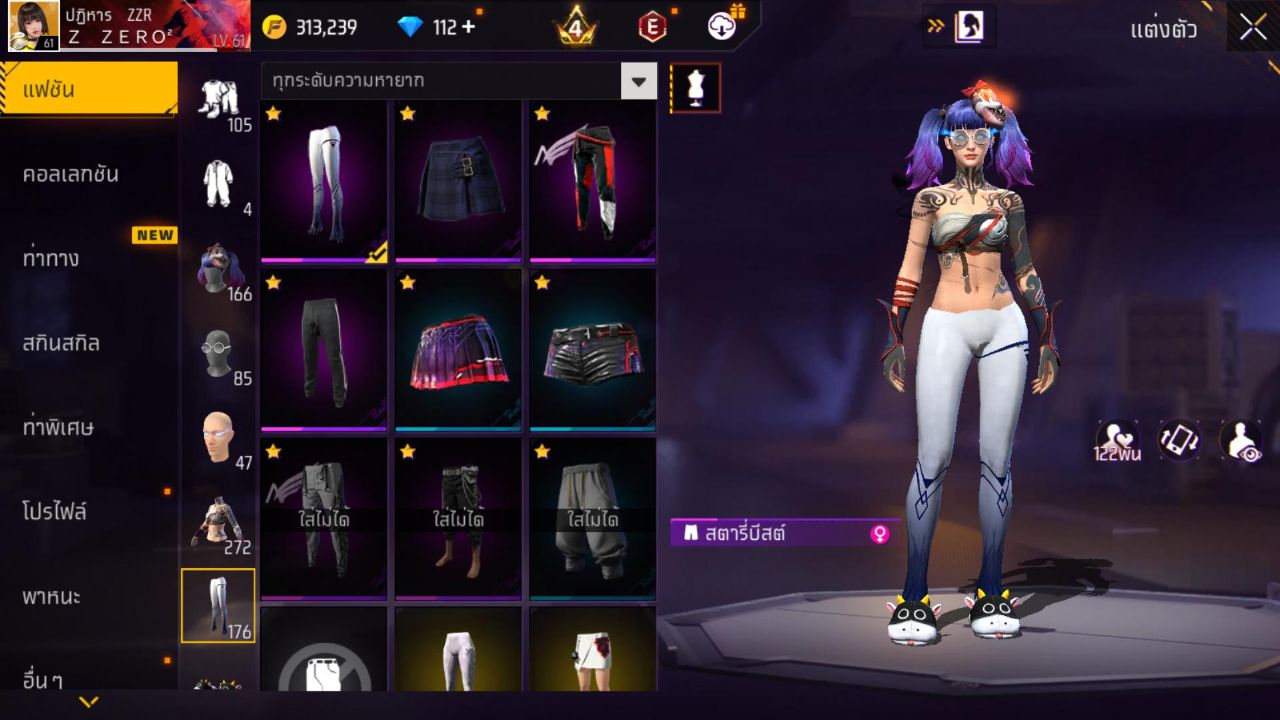Open the mannequin wardrobe preset icon
This screenshot has height=720, width=1280.
click(693, 87)
